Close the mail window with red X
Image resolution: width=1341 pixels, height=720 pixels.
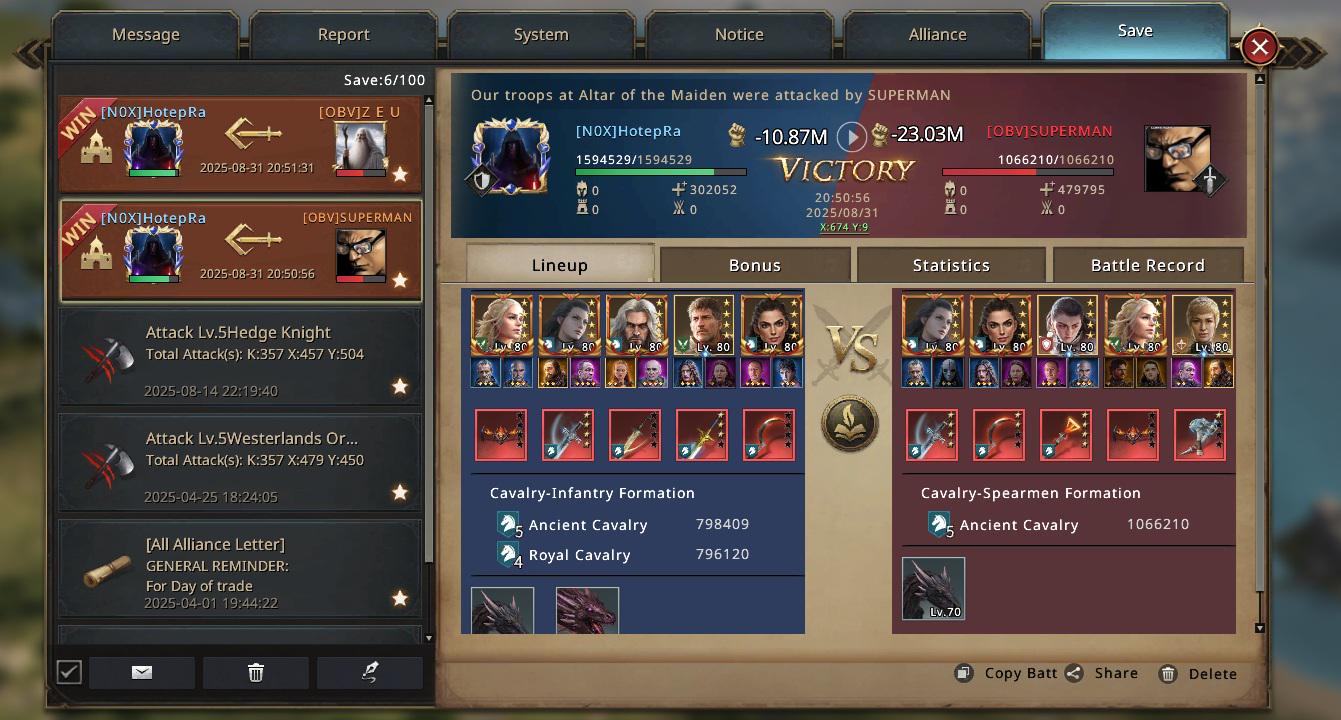click(x=1259, y=46)
